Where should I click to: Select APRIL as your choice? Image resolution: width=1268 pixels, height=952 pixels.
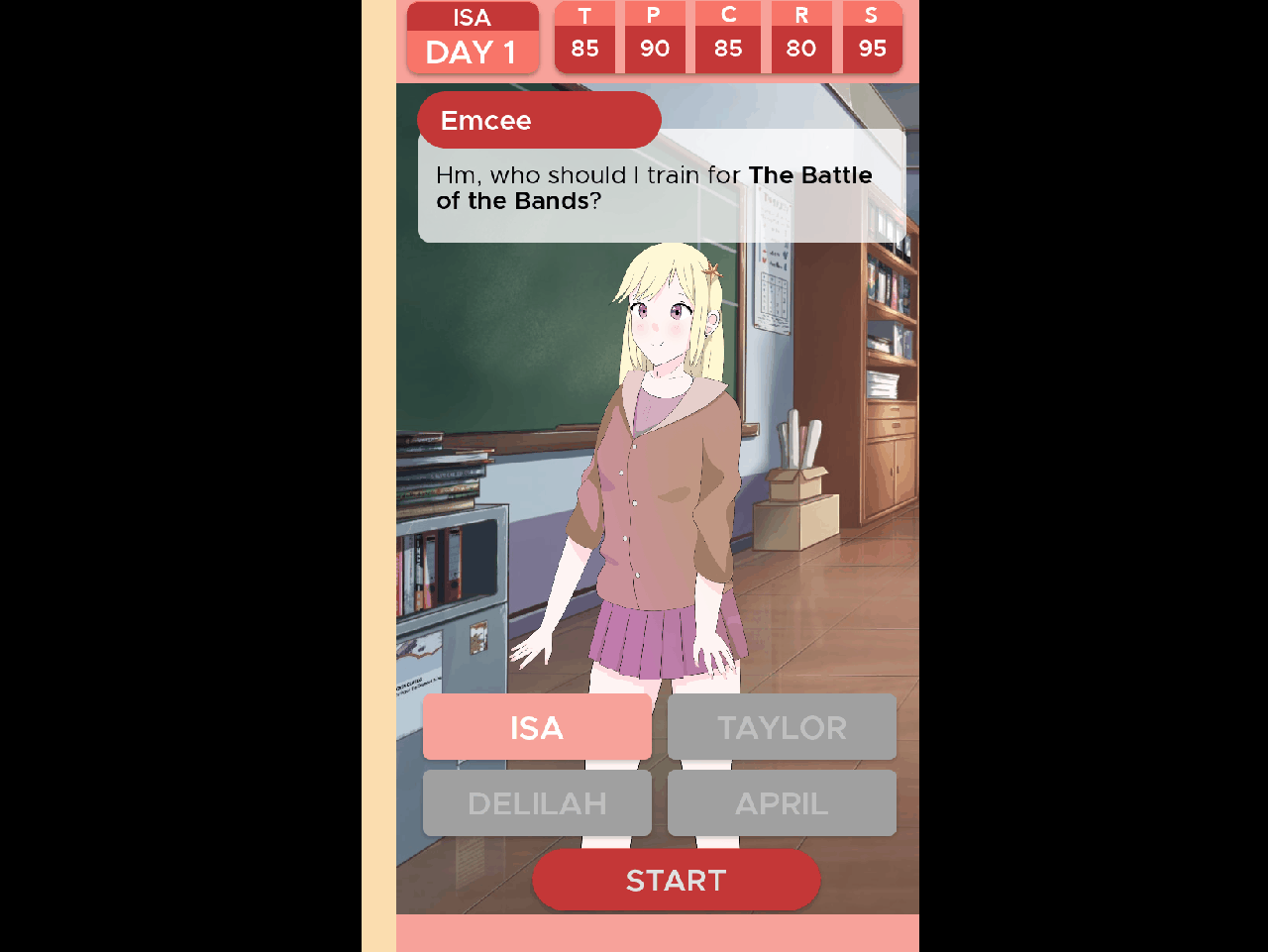(782, 802)
